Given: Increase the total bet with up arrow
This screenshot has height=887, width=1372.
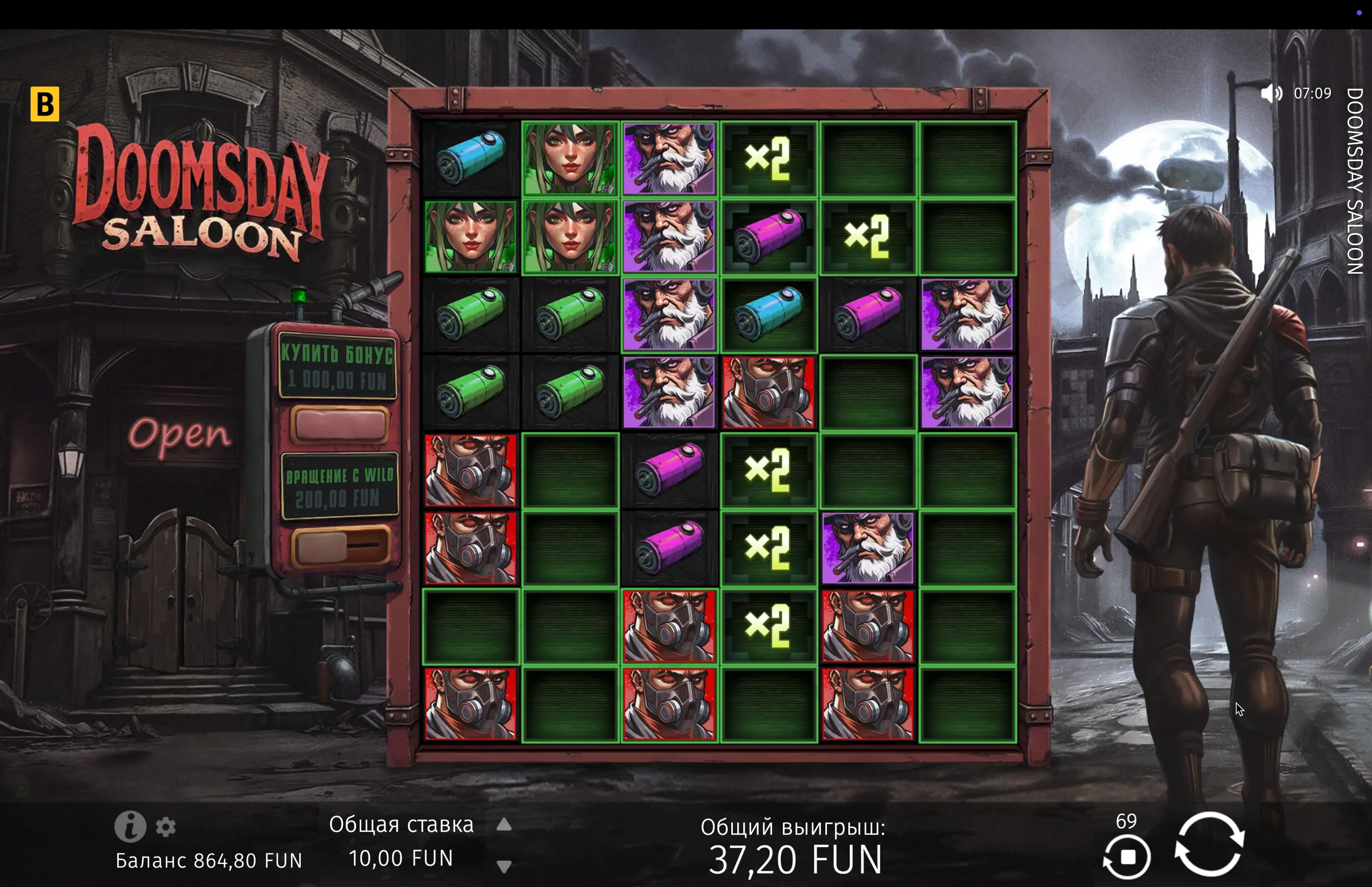Looking at the screenshot, I should [x=504, y=825].
